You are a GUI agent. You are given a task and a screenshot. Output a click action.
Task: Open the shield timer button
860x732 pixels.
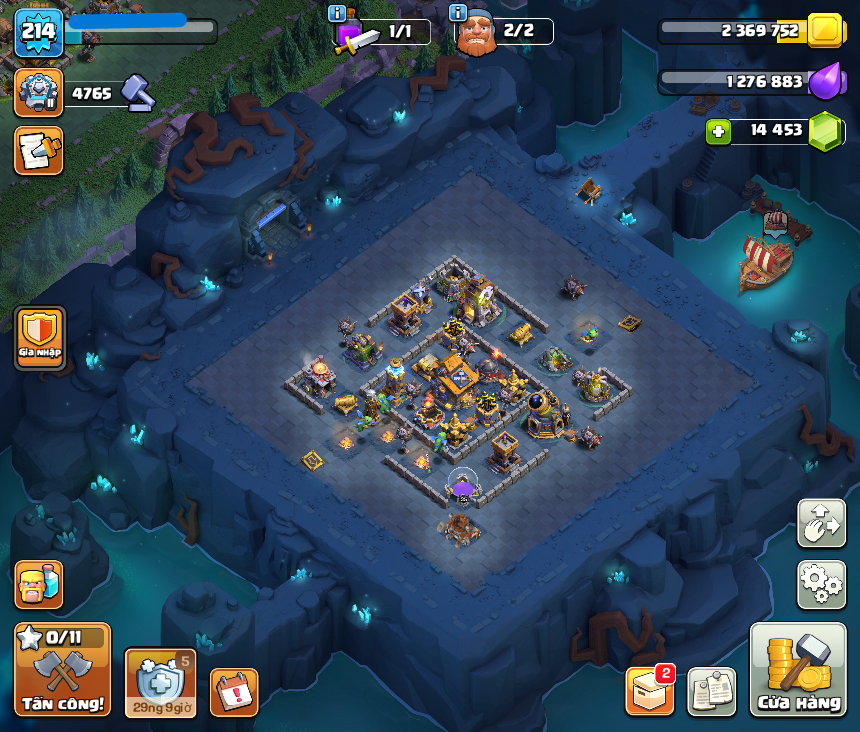point(160,682)
